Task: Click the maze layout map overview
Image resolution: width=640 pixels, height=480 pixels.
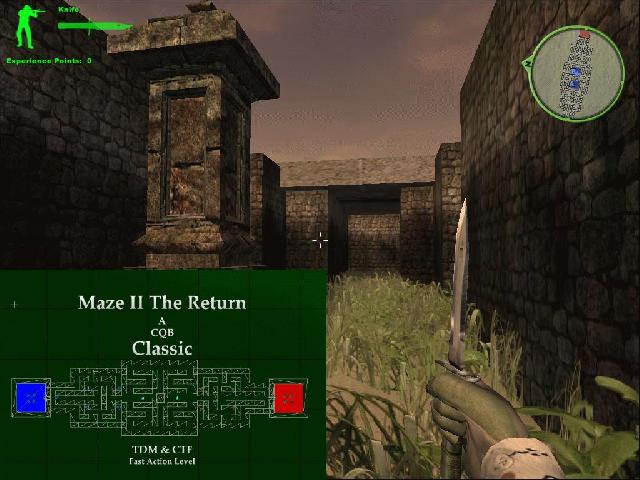Action: (160, 398)
